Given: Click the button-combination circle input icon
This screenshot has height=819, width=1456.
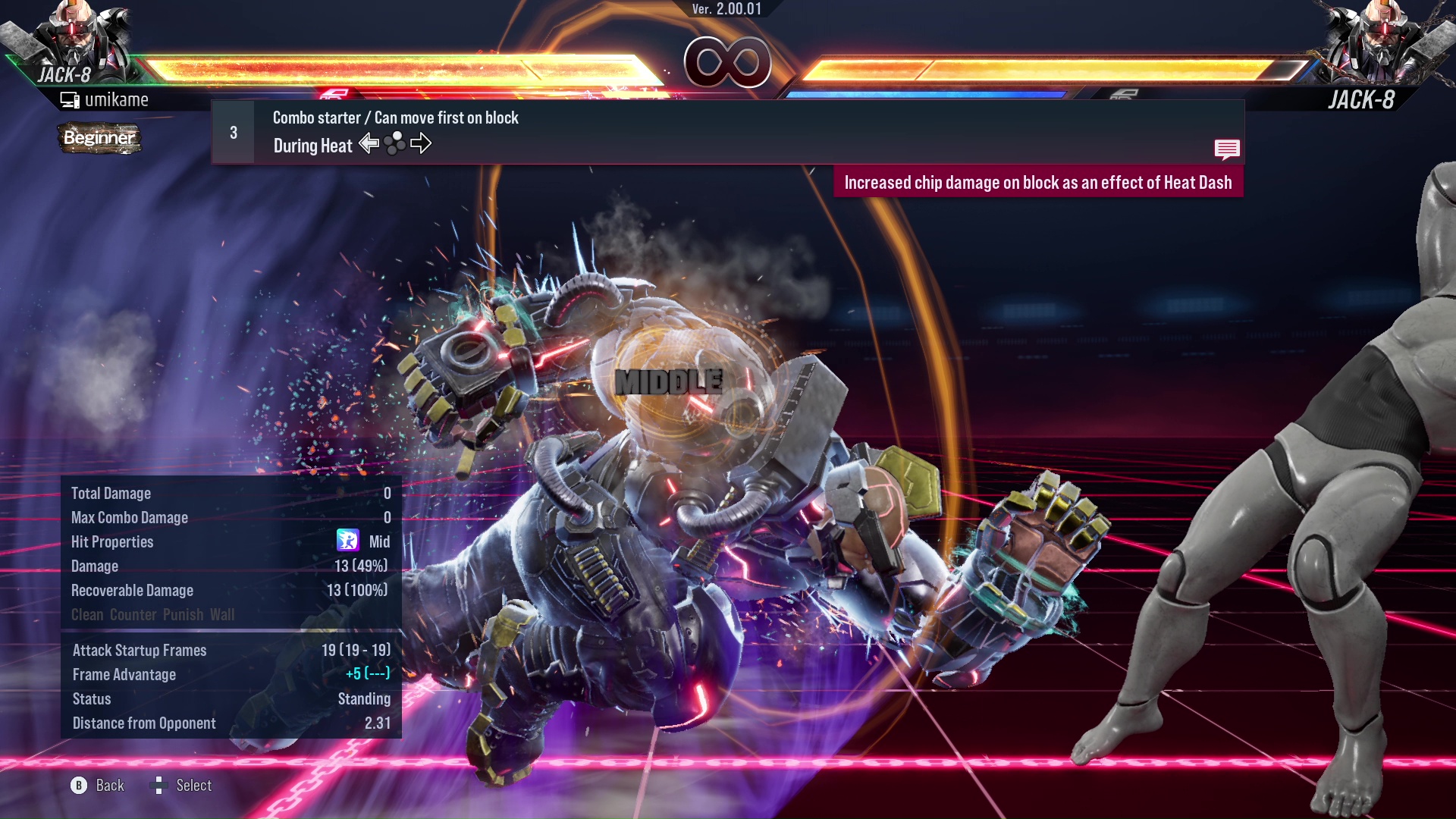Looking at the screenshot, I should pyautogui.click(x=395, y=144).
